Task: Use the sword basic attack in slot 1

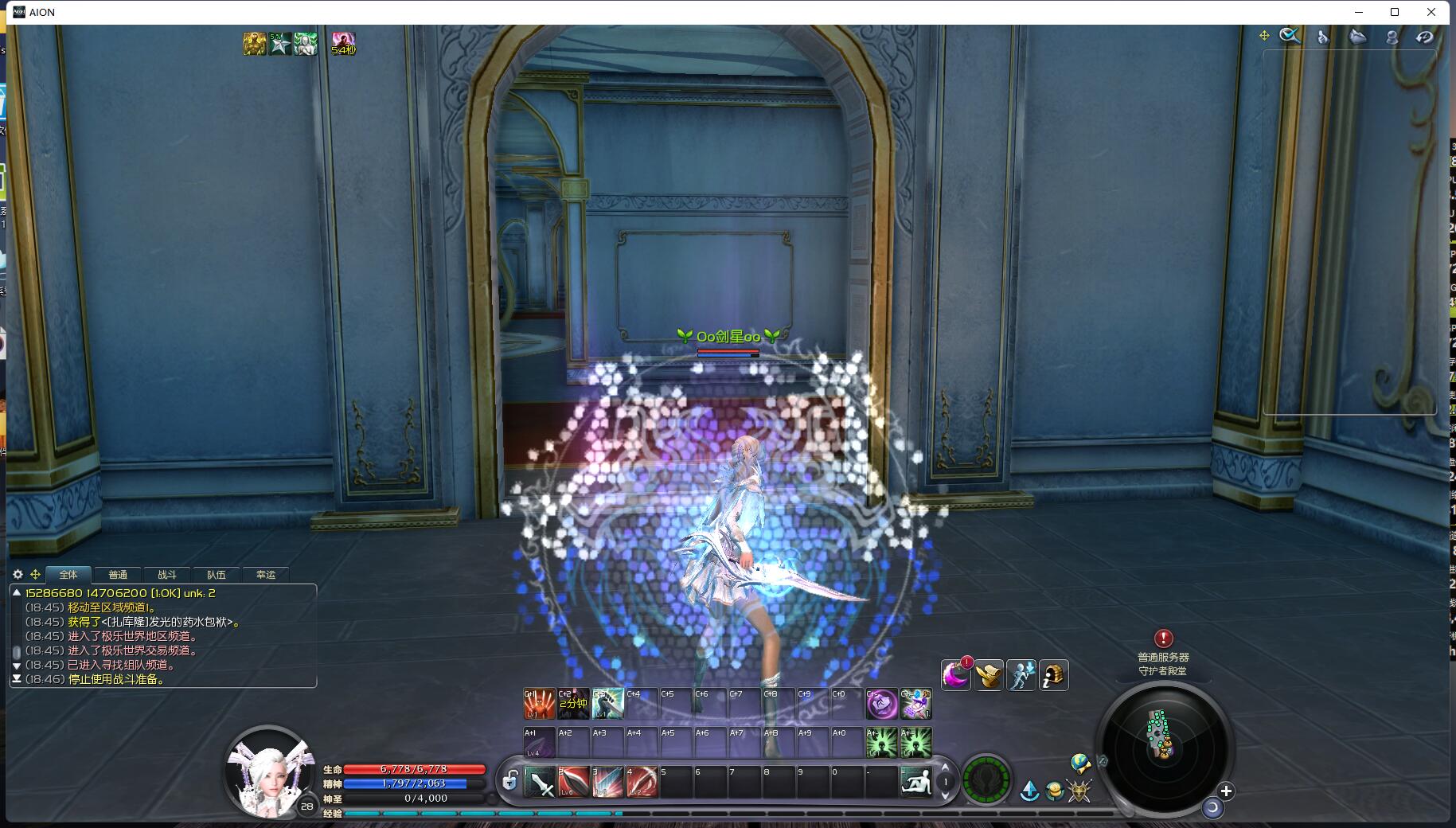Action: click(x=540, y=782)
